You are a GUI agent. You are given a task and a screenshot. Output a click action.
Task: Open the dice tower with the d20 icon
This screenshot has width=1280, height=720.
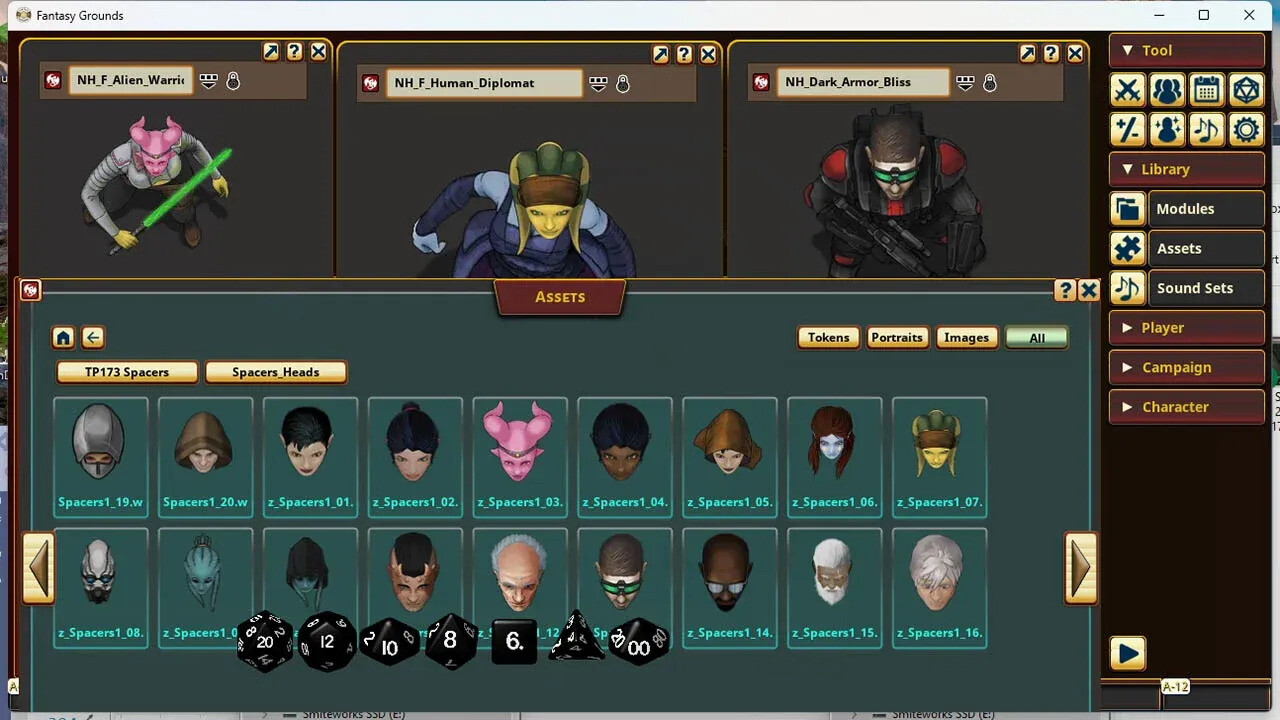click(x=1246, y=90)
